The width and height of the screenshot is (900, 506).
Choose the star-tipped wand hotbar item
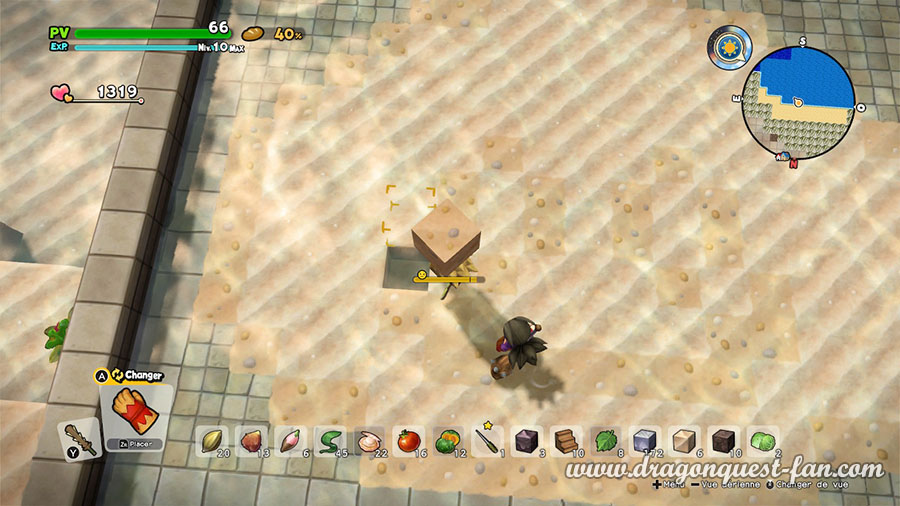tap(487, 438)
